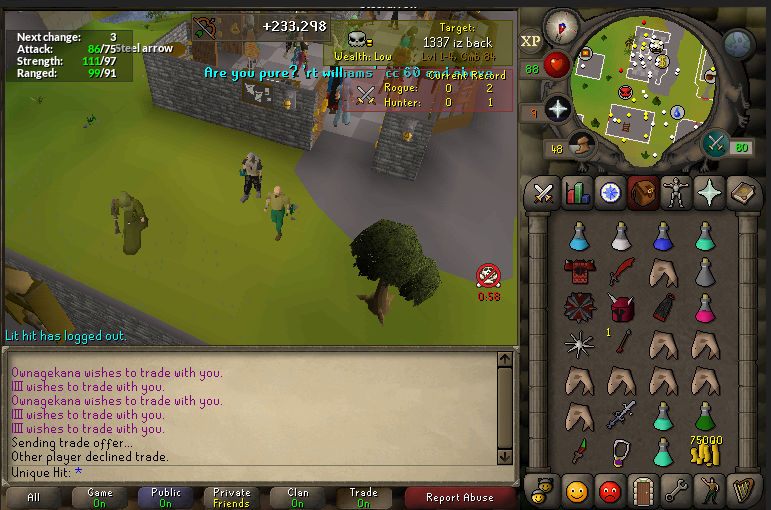The image size is (771, 510).
Task: Activate the special attack orb
Action: tap(717, 144)
